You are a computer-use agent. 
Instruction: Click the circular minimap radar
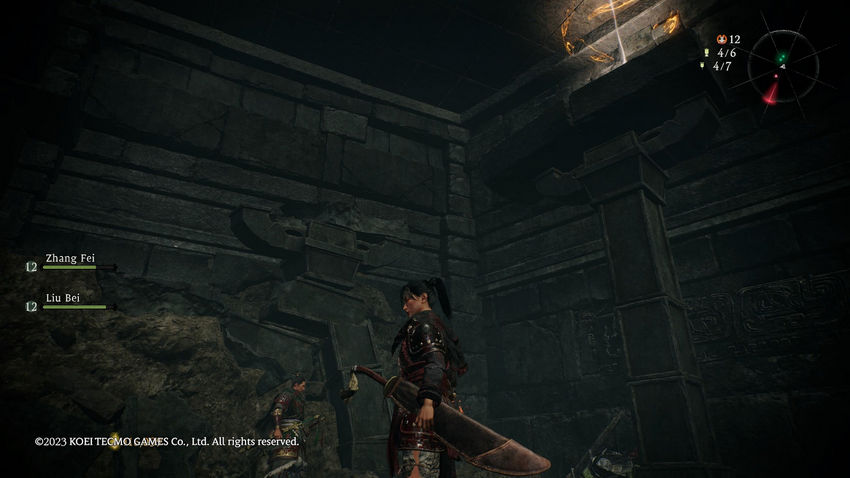[781, 66]
